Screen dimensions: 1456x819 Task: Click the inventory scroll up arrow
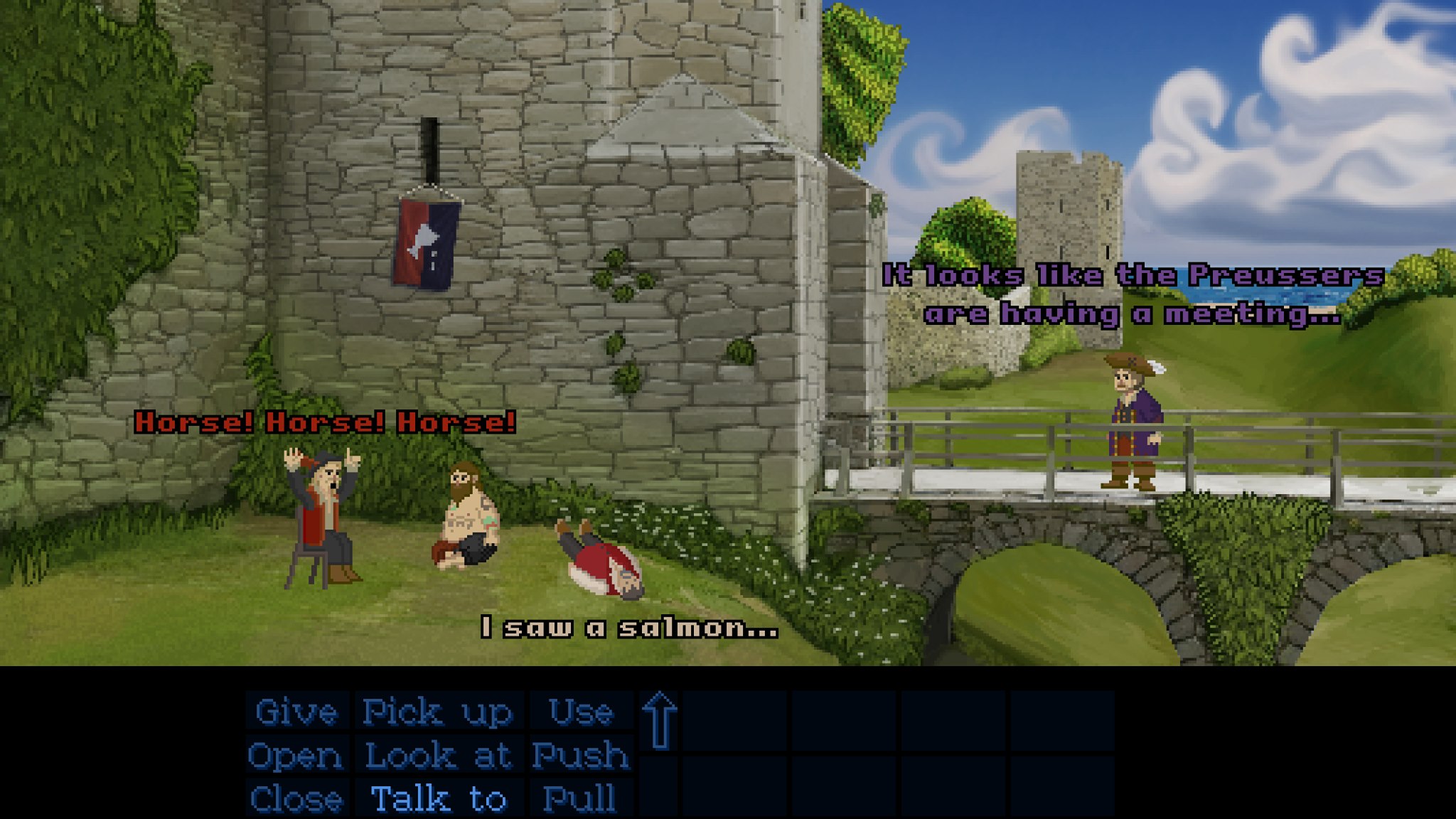tap(660, 720)
